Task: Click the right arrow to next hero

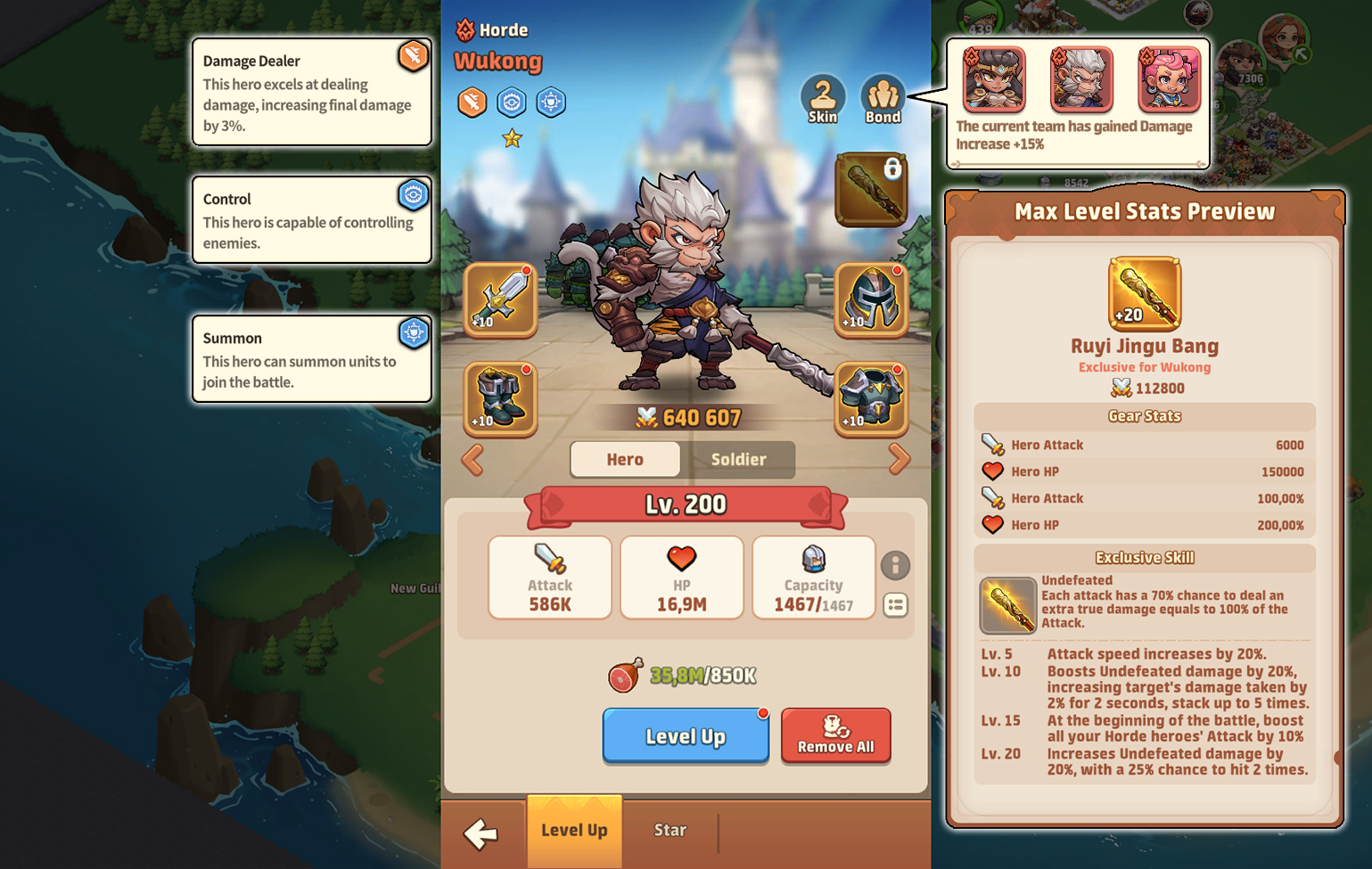Action: [900, 459]
